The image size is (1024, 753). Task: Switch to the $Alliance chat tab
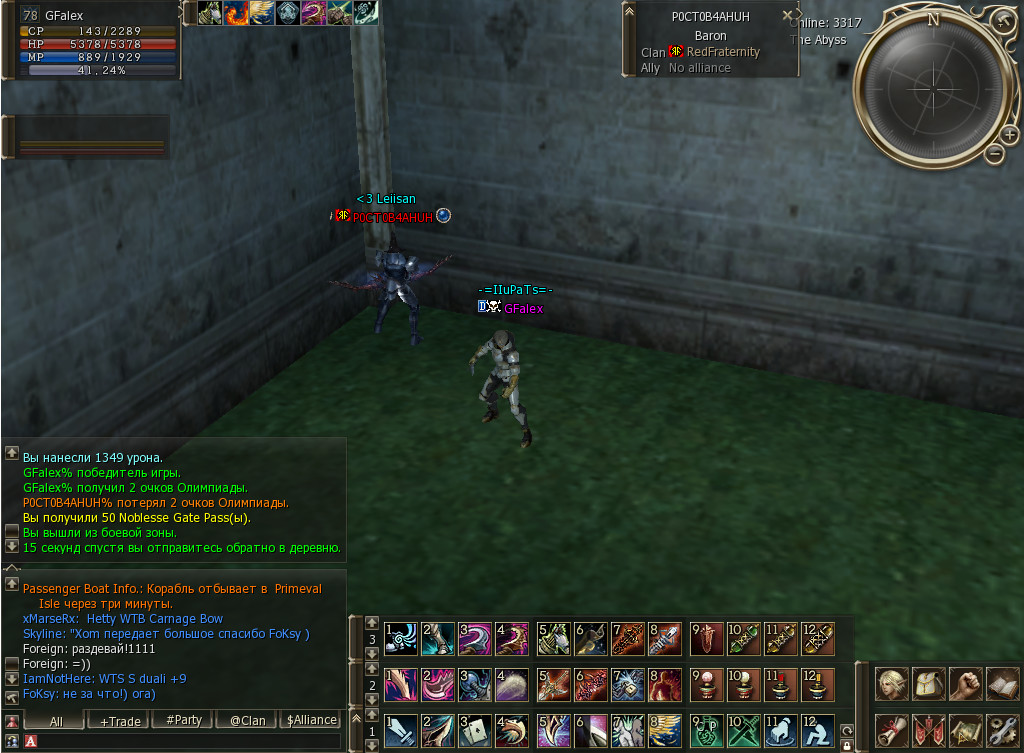click(311, 720)
